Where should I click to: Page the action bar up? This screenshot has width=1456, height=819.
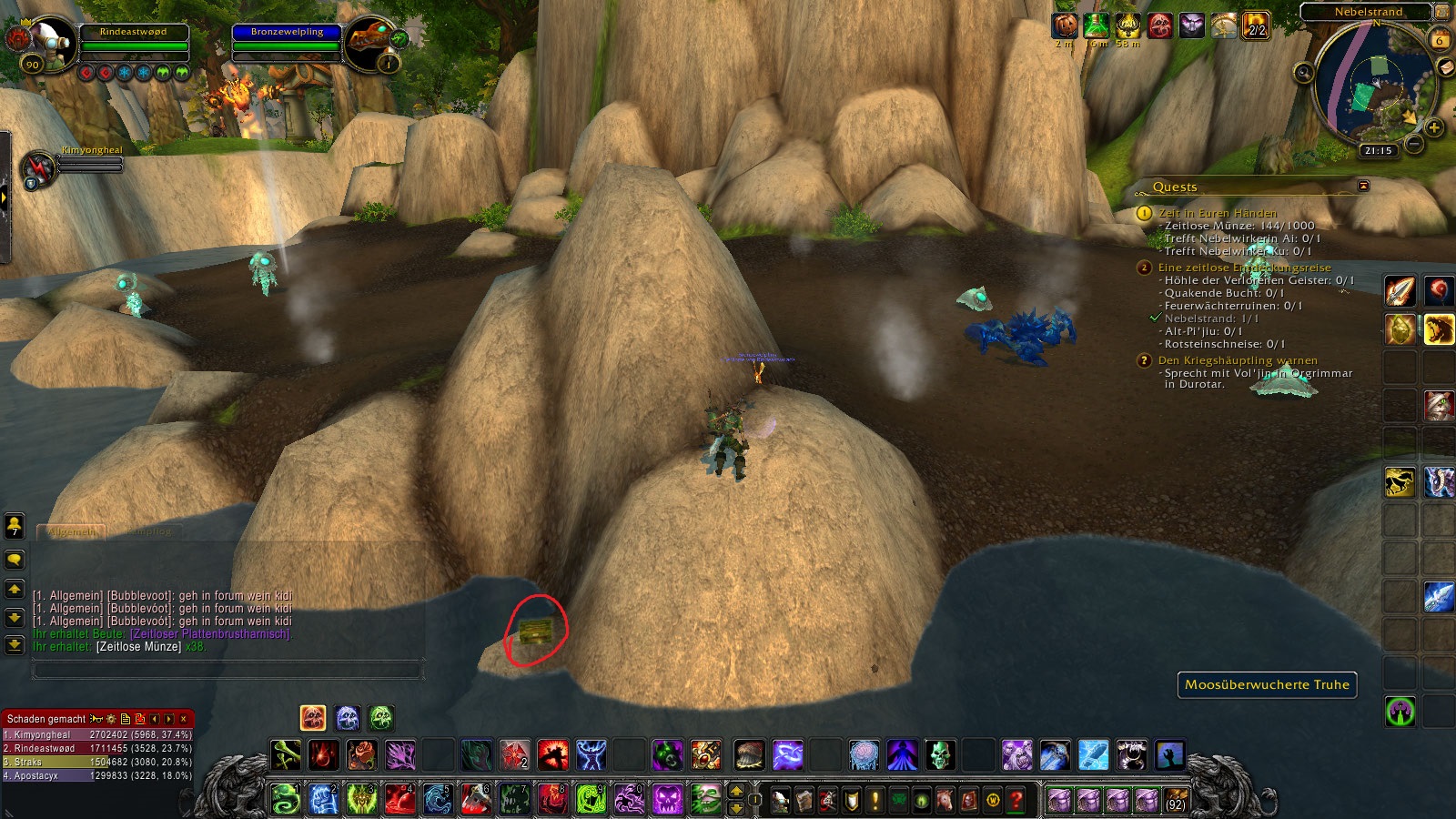736,791
